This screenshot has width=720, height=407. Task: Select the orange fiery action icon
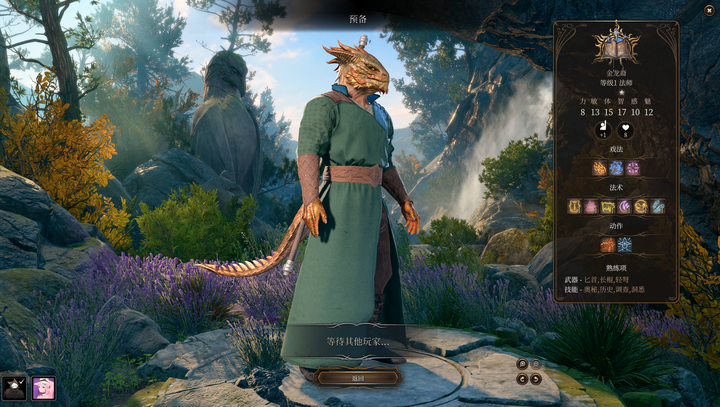coord(607,245)
